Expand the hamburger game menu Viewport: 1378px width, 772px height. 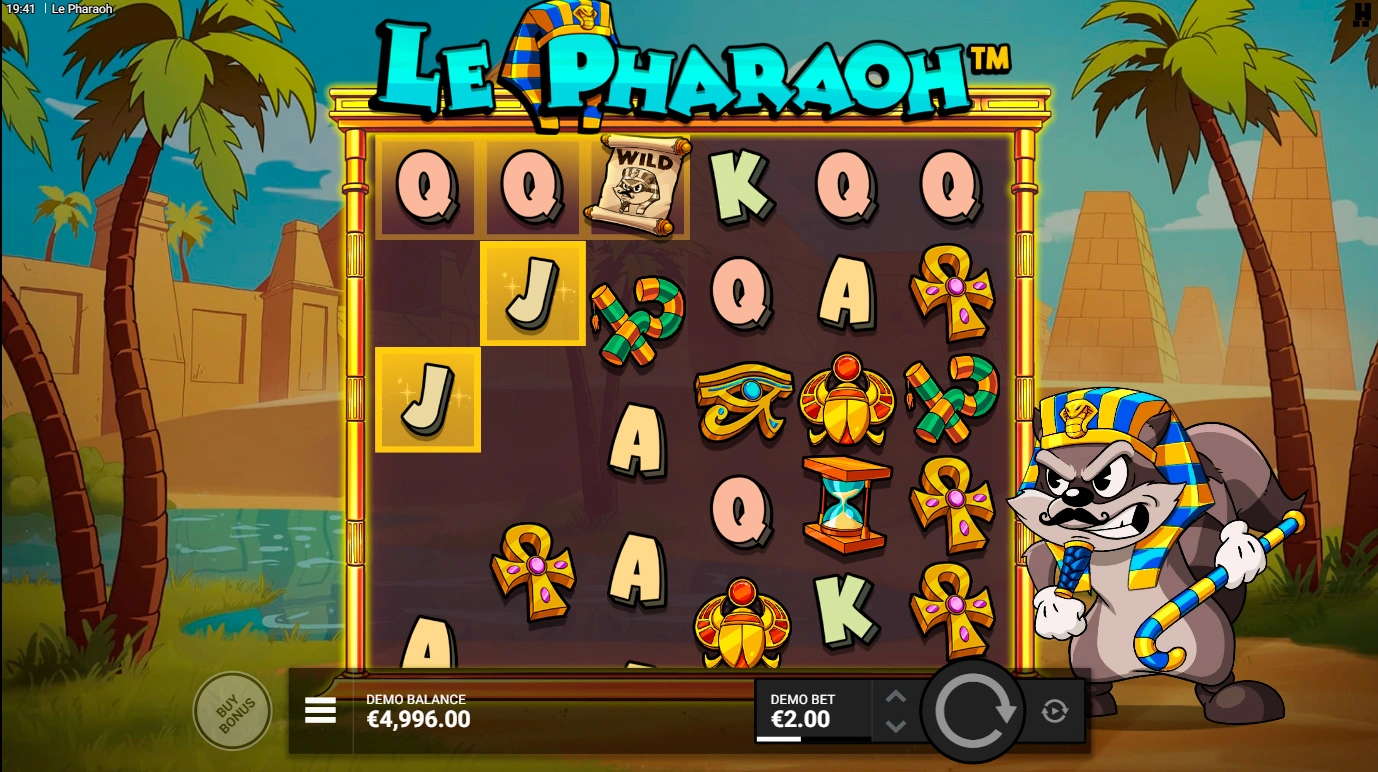(x=320, y=710)
